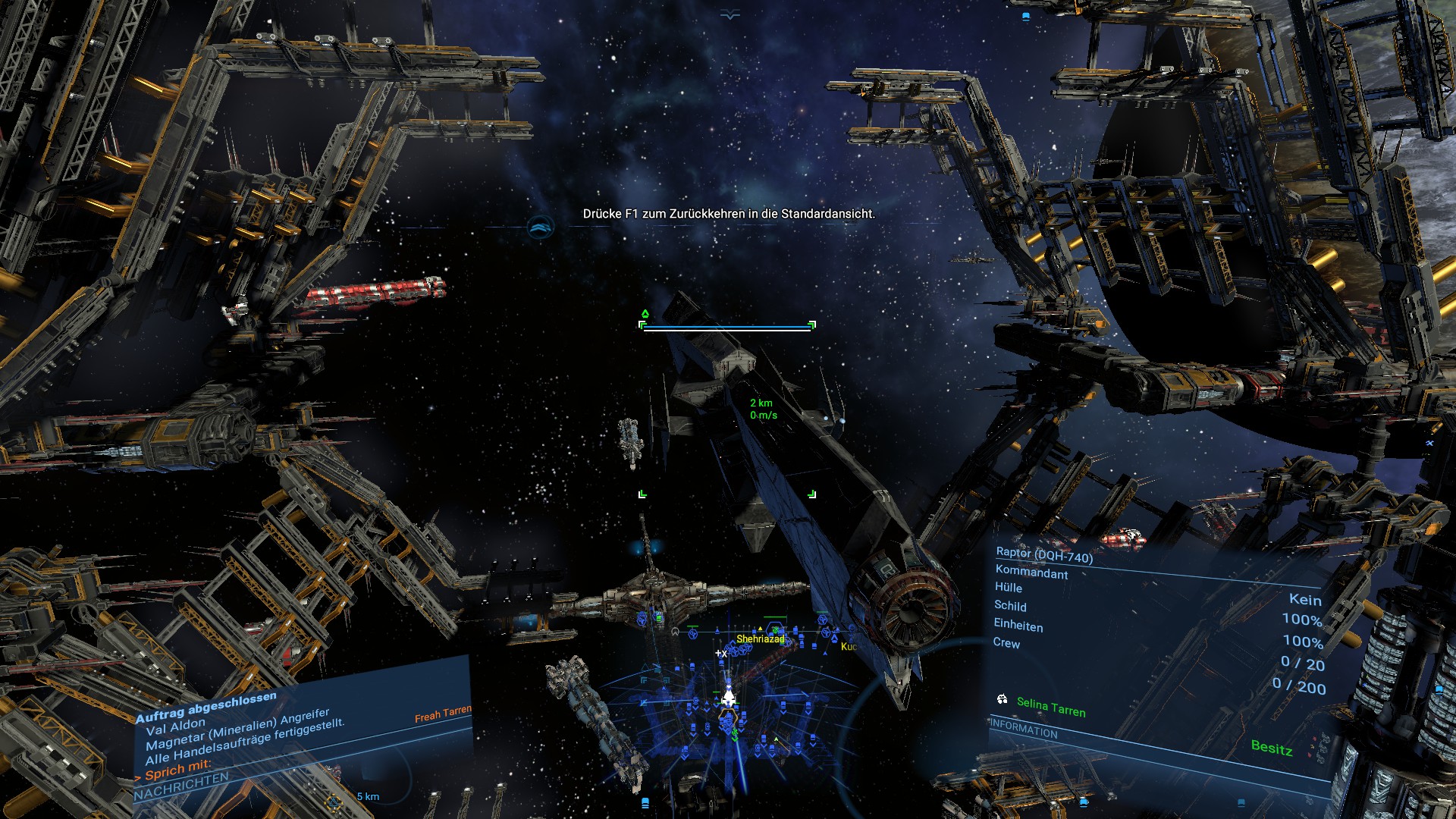1456x819 pixels.
Task: Select the Shehriazad marker on the radar
Action: 760,639
